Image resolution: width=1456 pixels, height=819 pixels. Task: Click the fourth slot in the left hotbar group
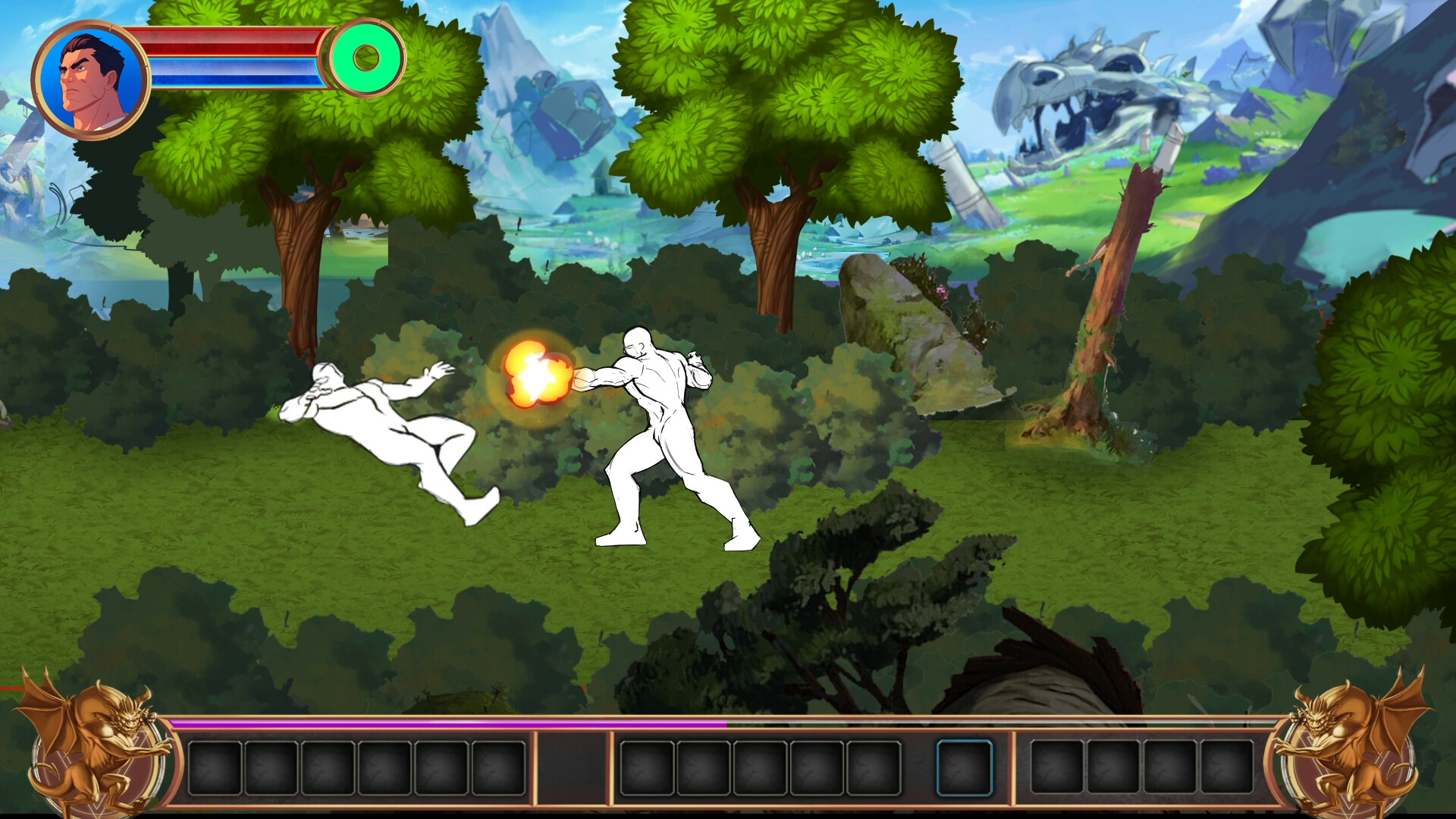click(x=384, y=767)
